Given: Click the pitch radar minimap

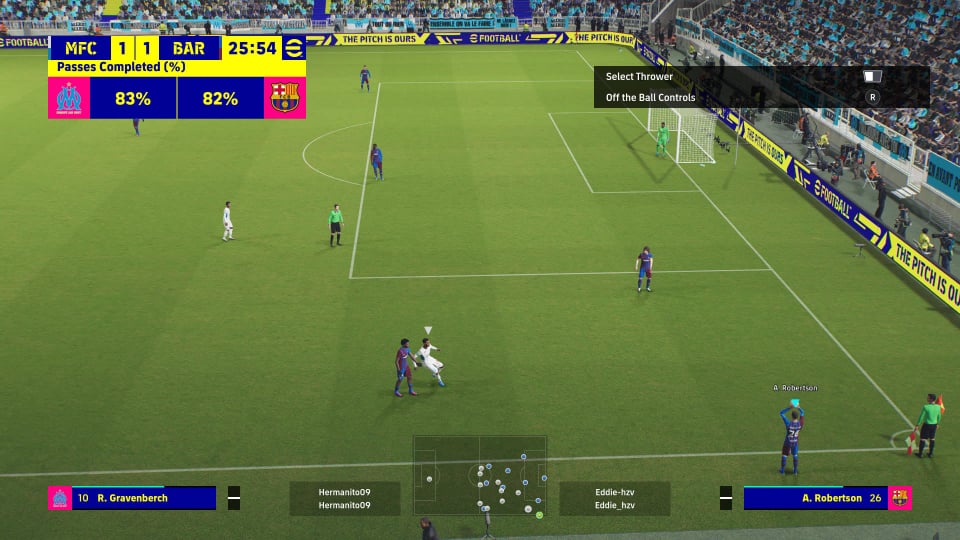Looking at the screenshot, I should pos(480,476).
